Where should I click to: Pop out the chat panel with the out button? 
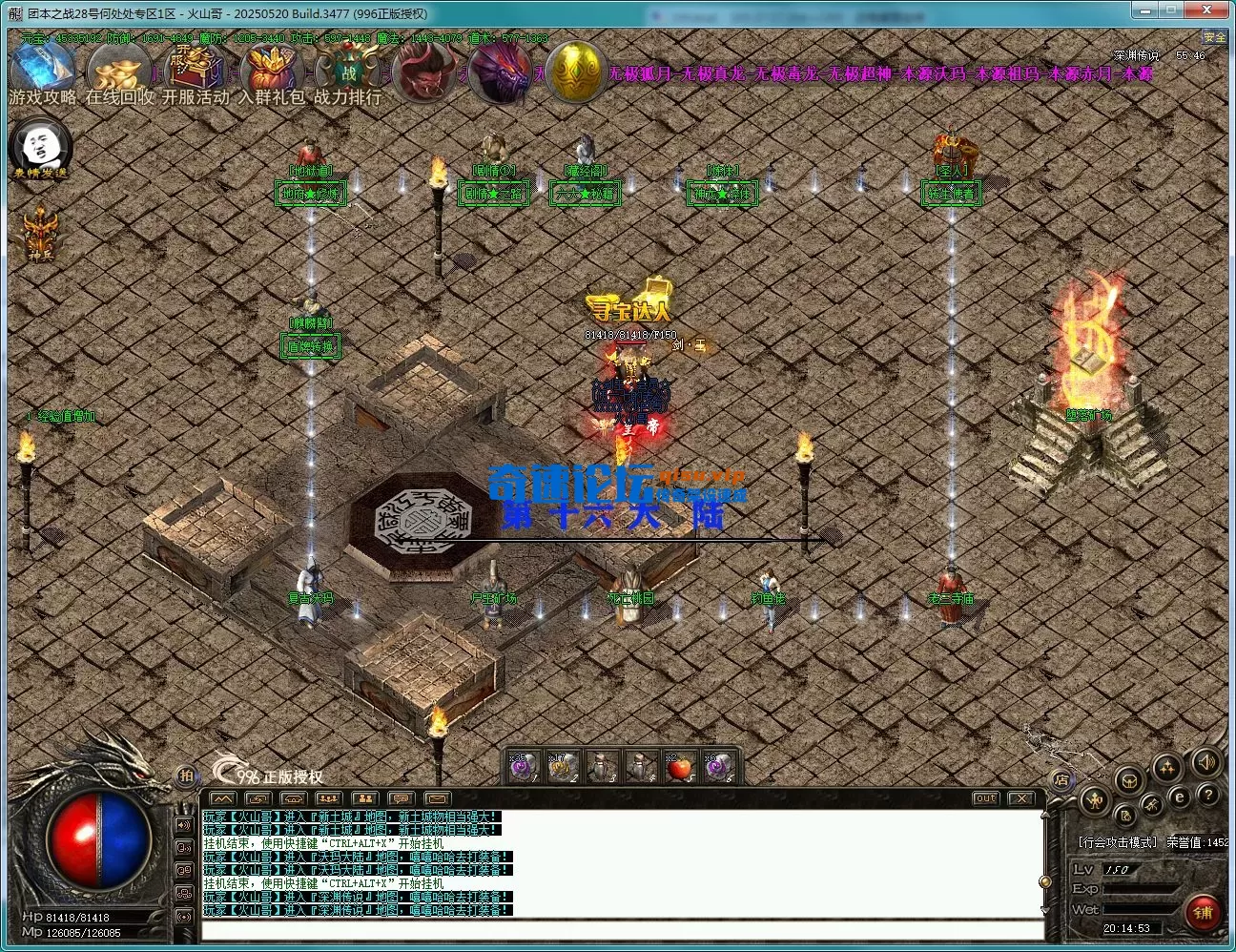click(x=987, y=797)
